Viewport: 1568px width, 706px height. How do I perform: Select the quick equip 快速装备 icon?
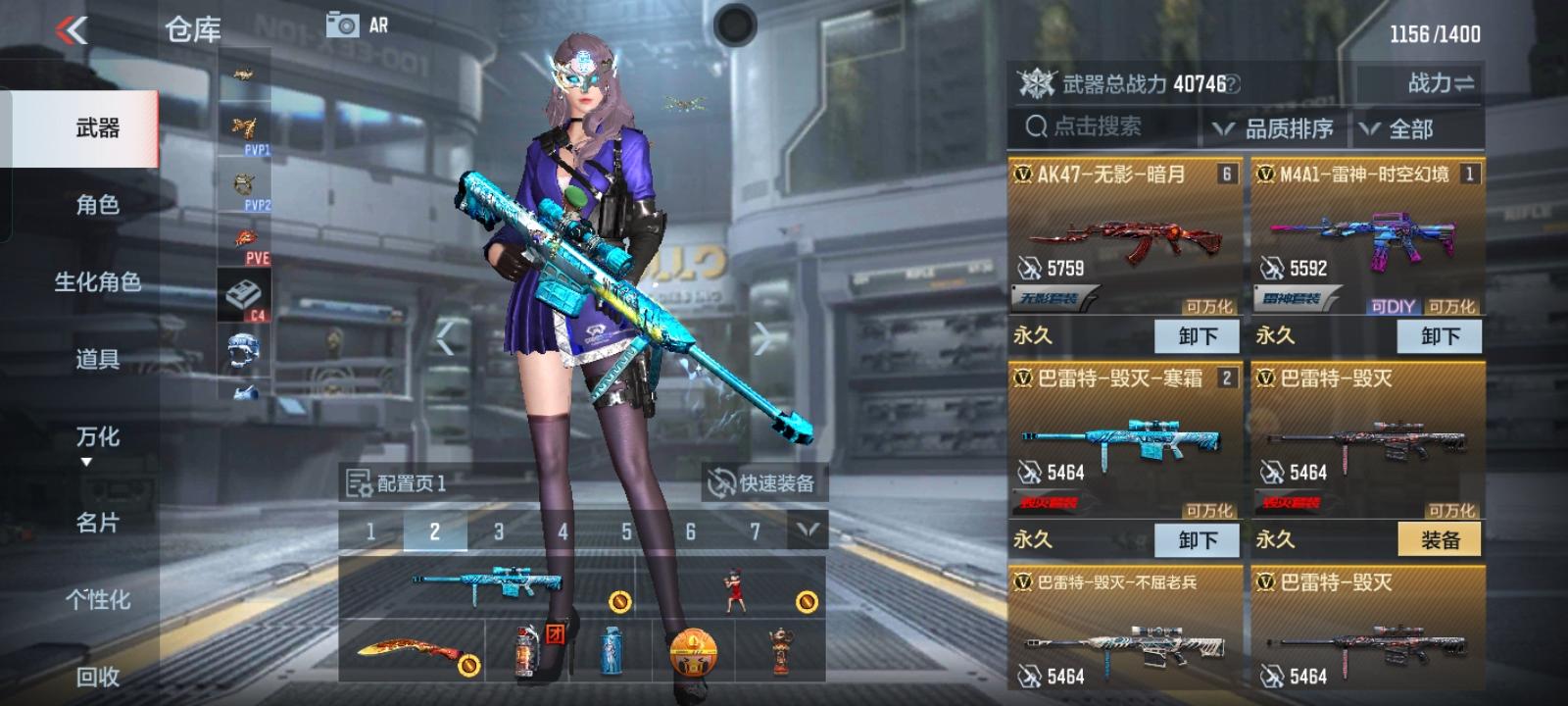point(723,482)
